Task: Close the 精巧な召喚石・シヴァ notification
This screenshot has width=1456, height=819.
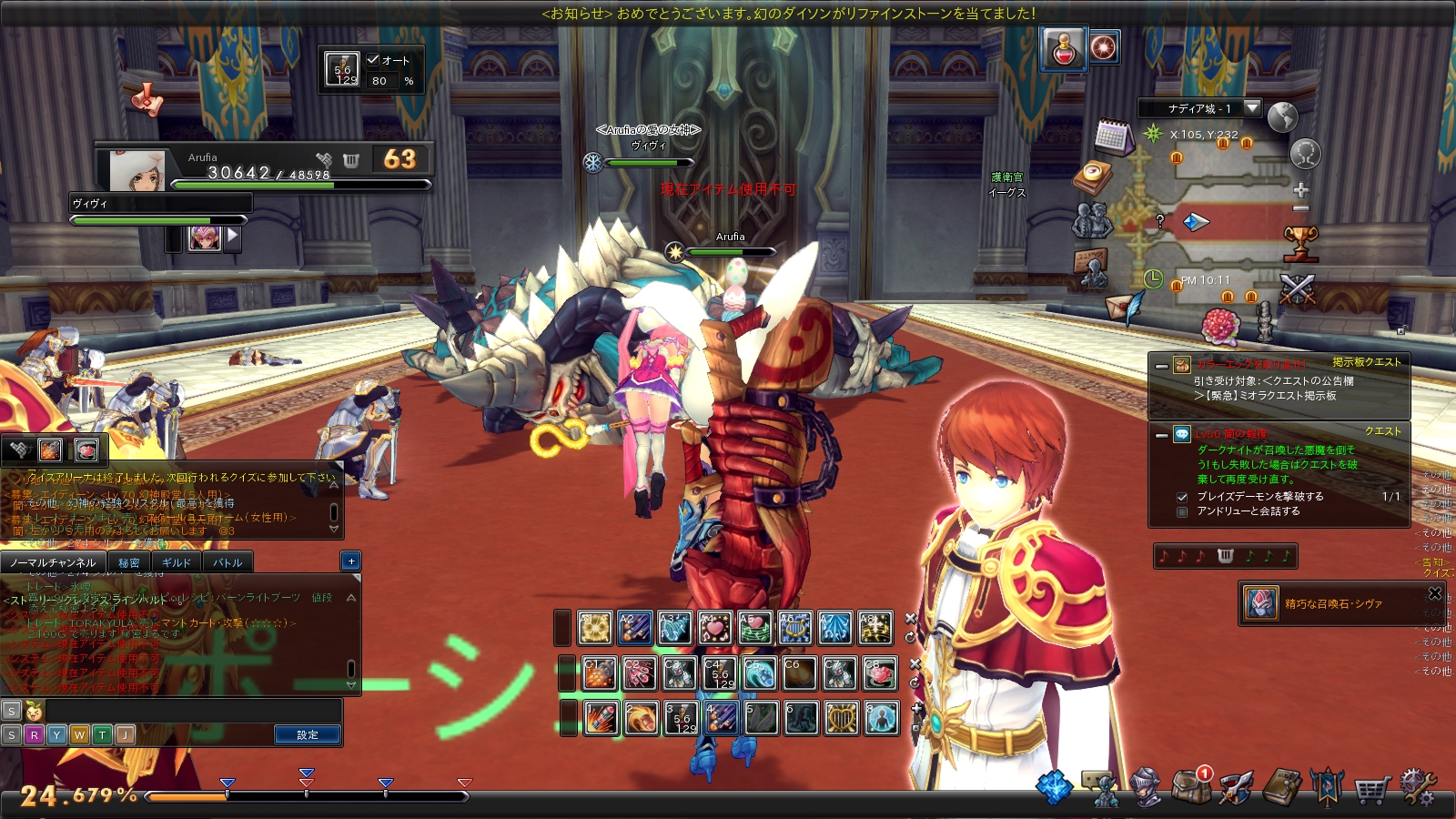Action: [x=1435, y=593]
